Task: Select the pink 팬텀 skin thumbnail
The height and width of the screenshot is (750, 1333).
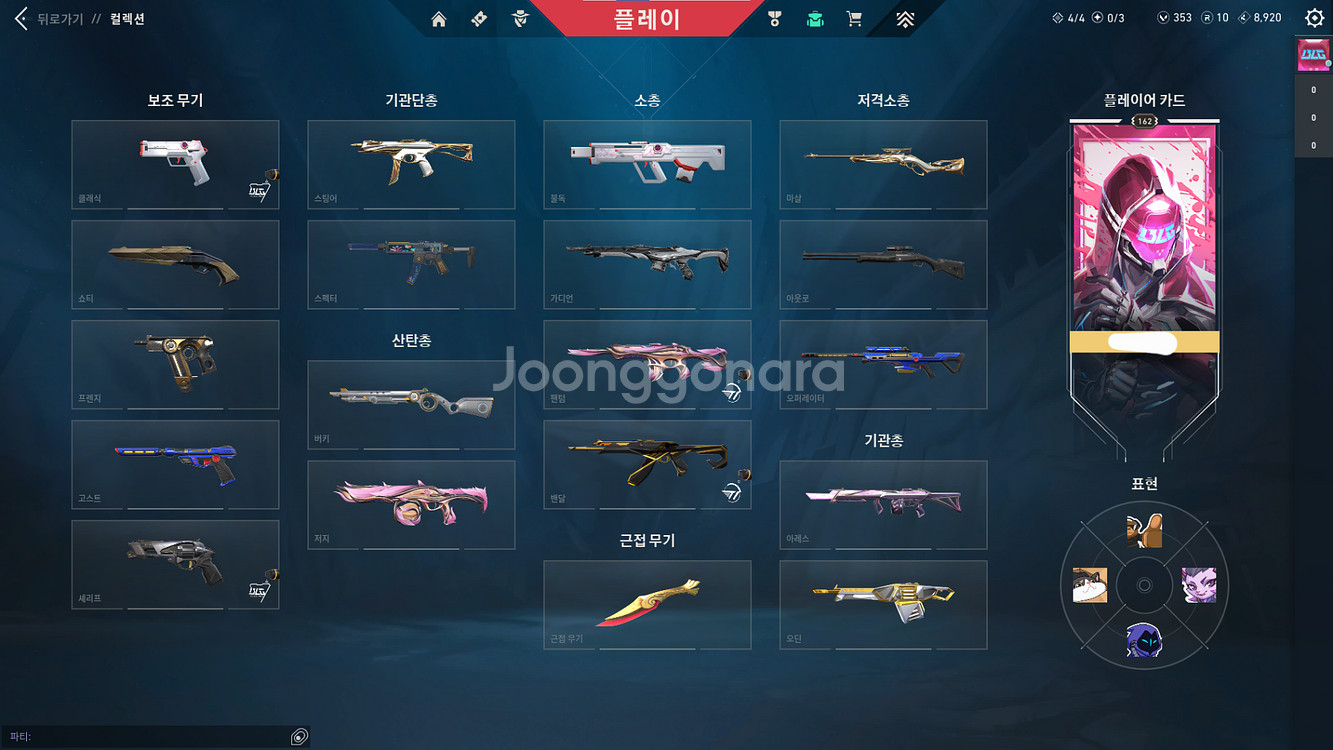Action: pyautogui.click(x=646, y=364)
